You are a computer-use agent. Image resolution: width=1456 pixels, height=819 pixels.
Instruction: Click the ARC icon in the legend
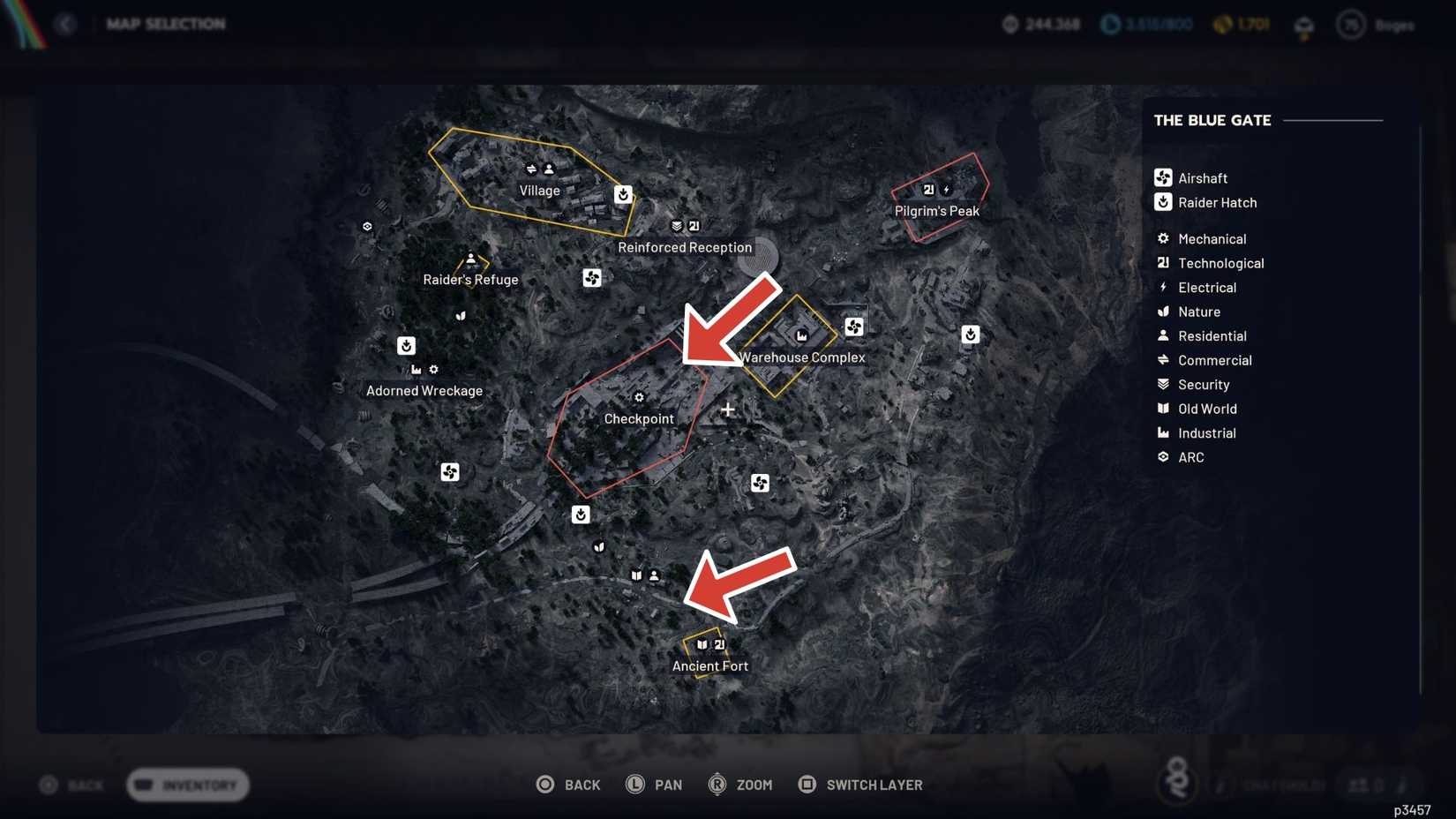click(x=1163, y=457)
